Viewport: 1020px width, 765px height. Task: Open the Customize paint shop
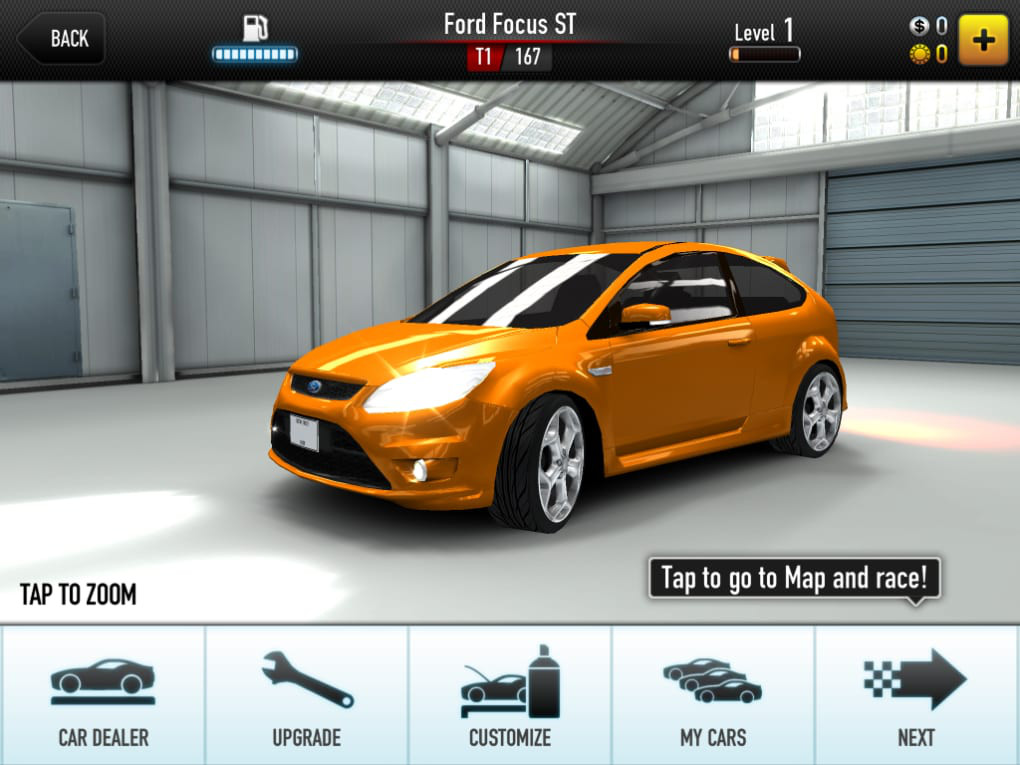[x=510, y=696]
